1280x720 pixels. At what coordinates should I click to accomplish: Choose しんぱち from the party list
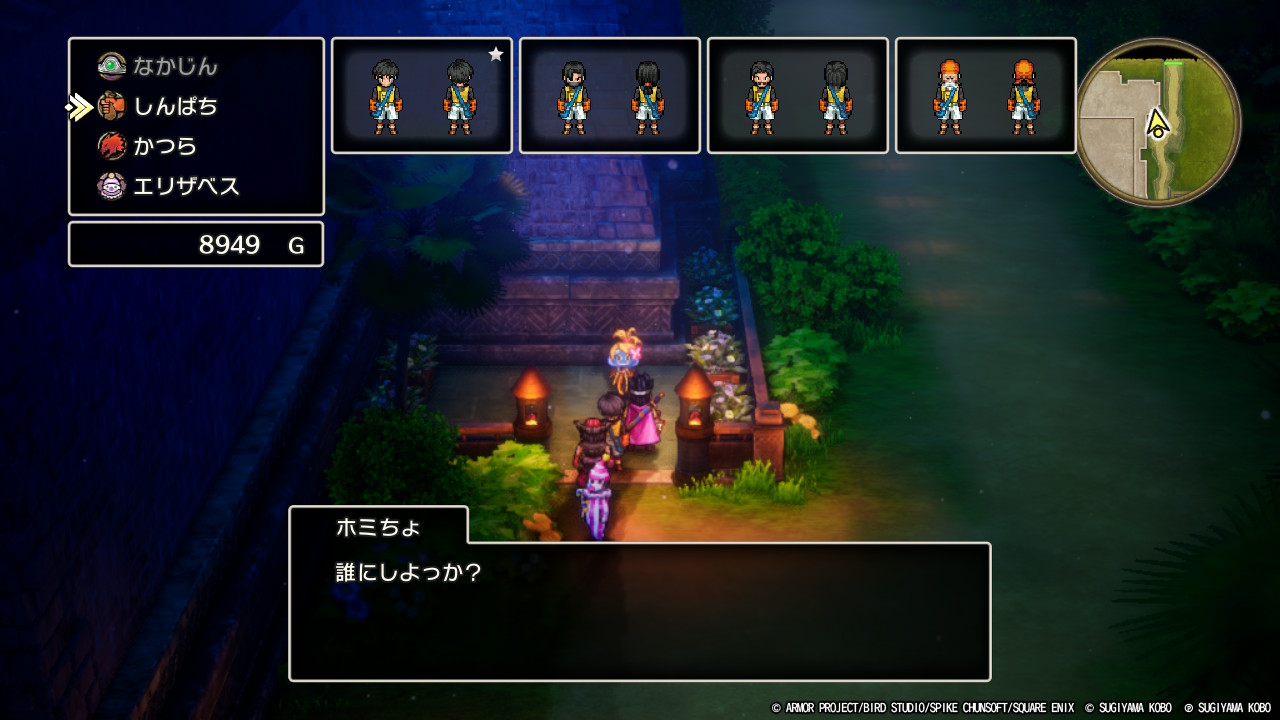(x=175, y=106)
